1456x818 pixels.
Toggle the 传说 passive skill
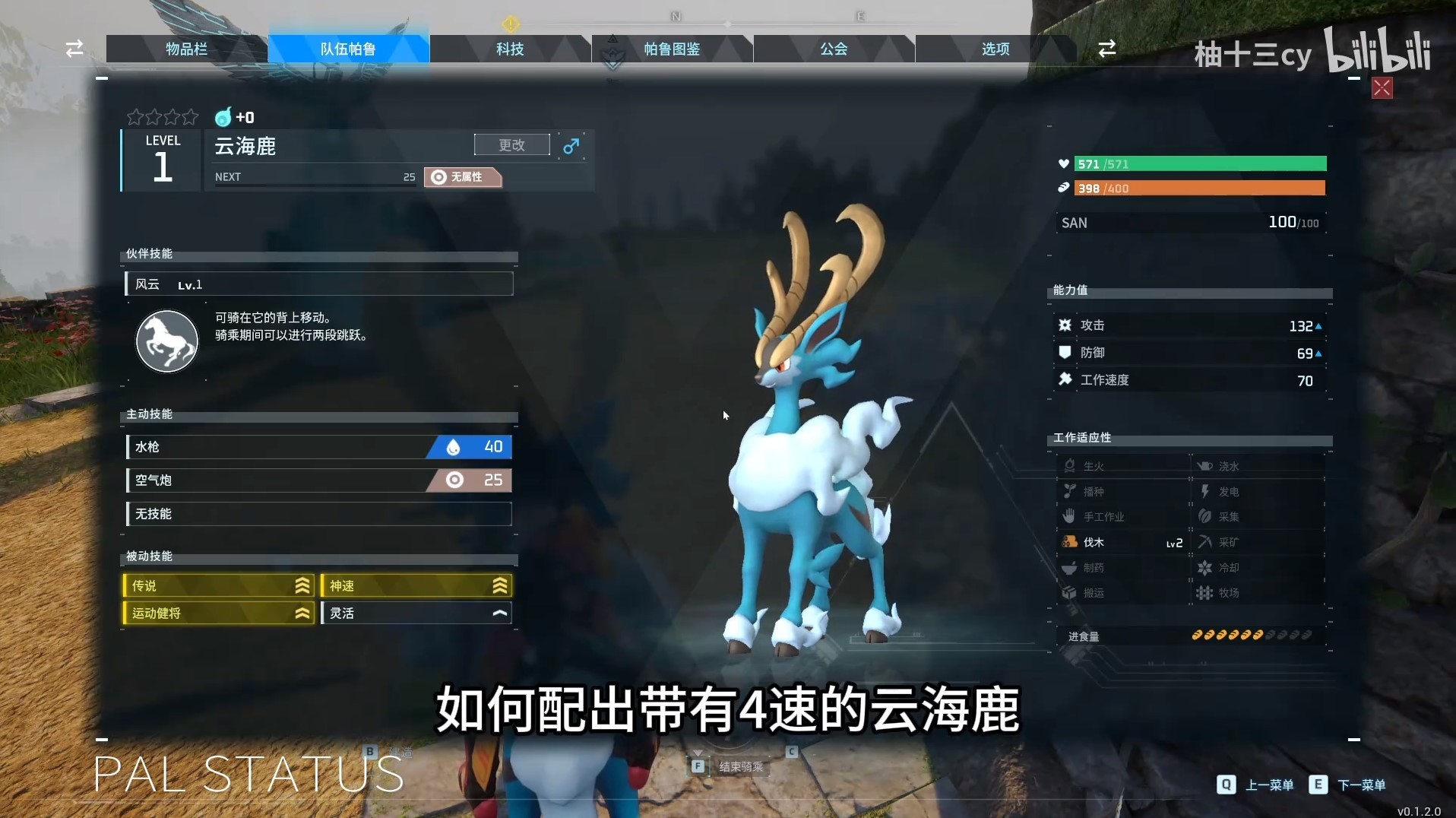tap(217, 585)
